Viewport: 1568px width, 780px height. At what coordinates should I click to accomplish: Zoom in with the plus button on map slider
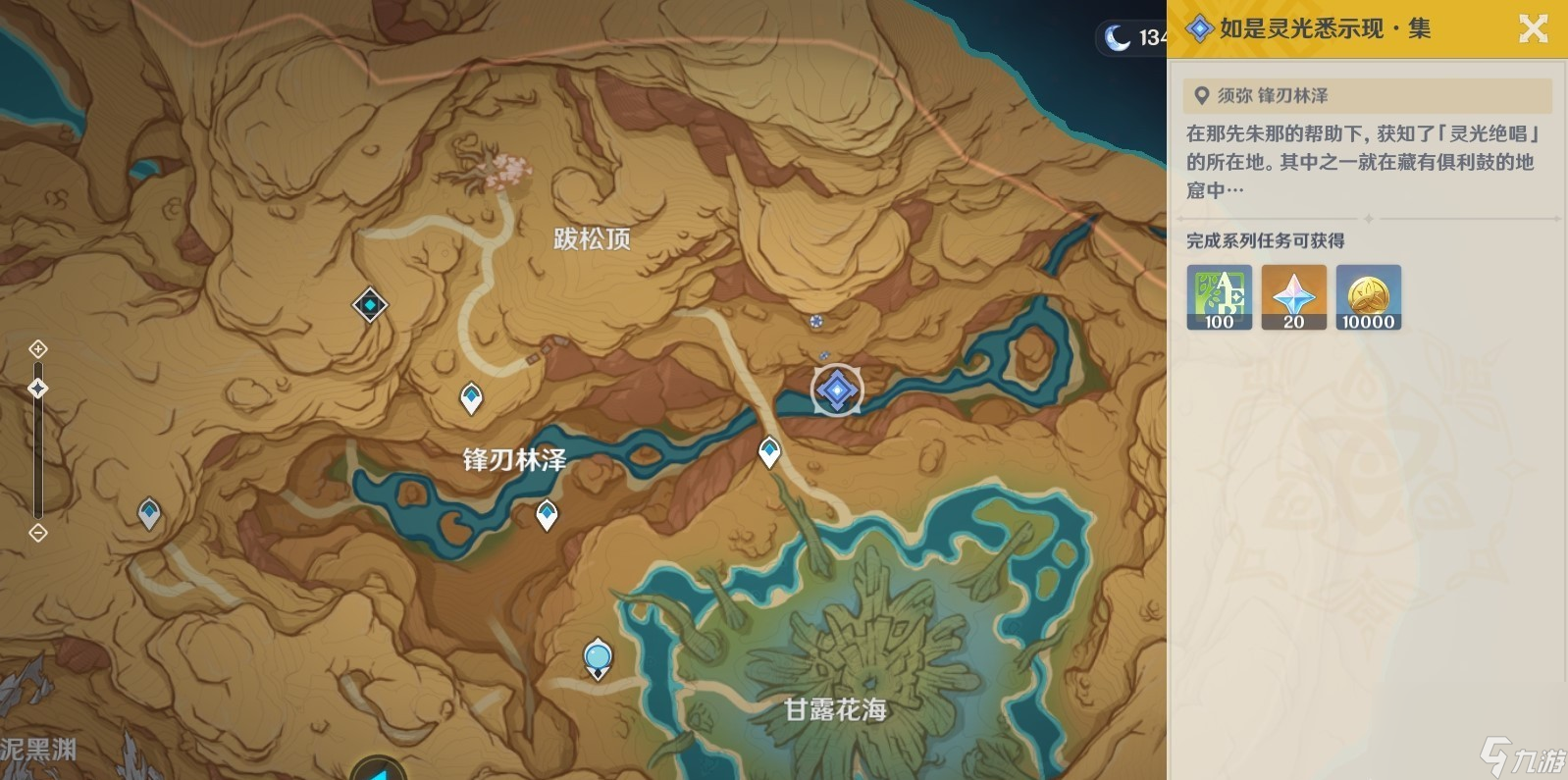coord(37,348)
